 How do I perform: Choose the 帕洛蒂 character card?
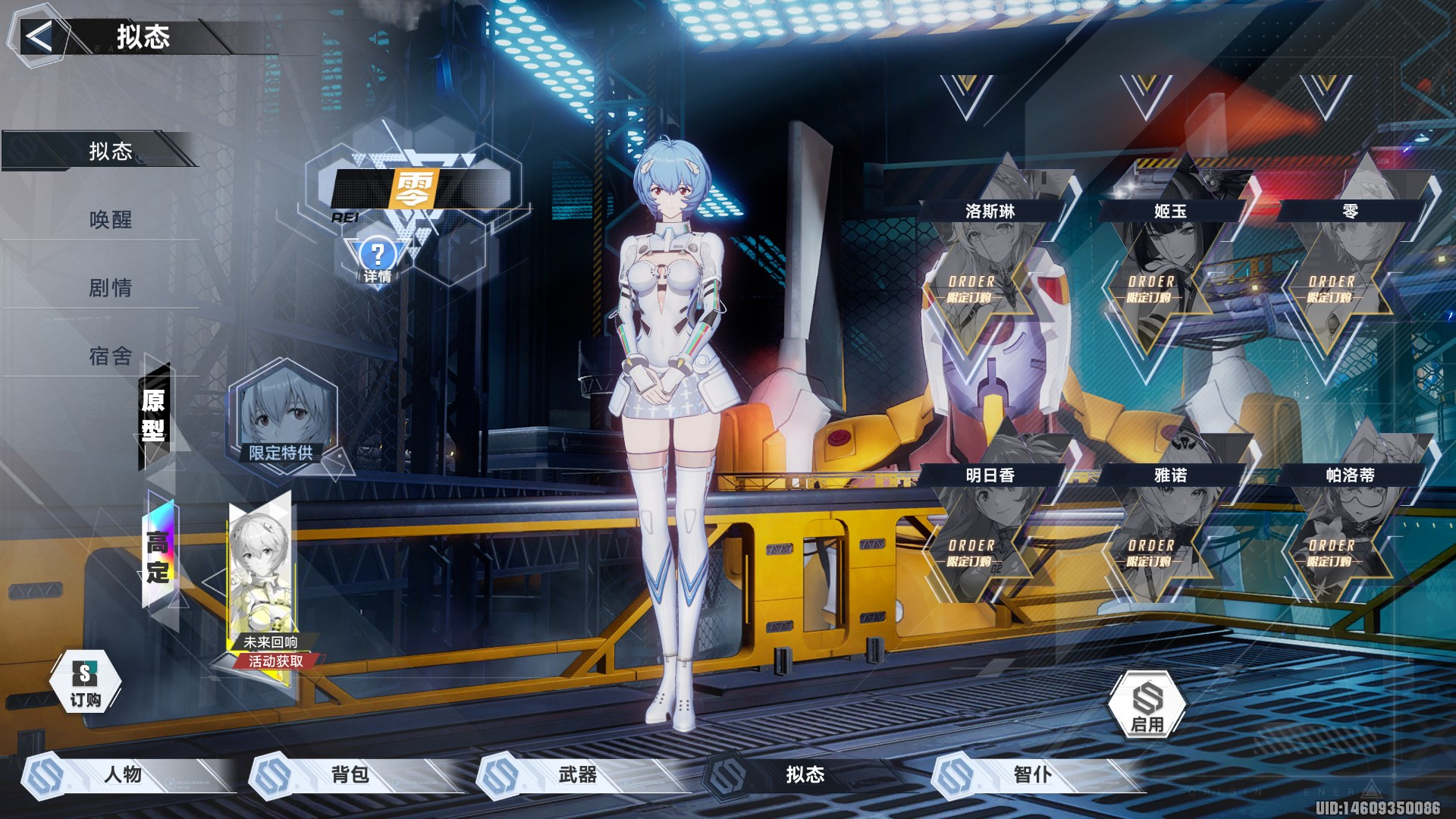[x=1350, y=537]
